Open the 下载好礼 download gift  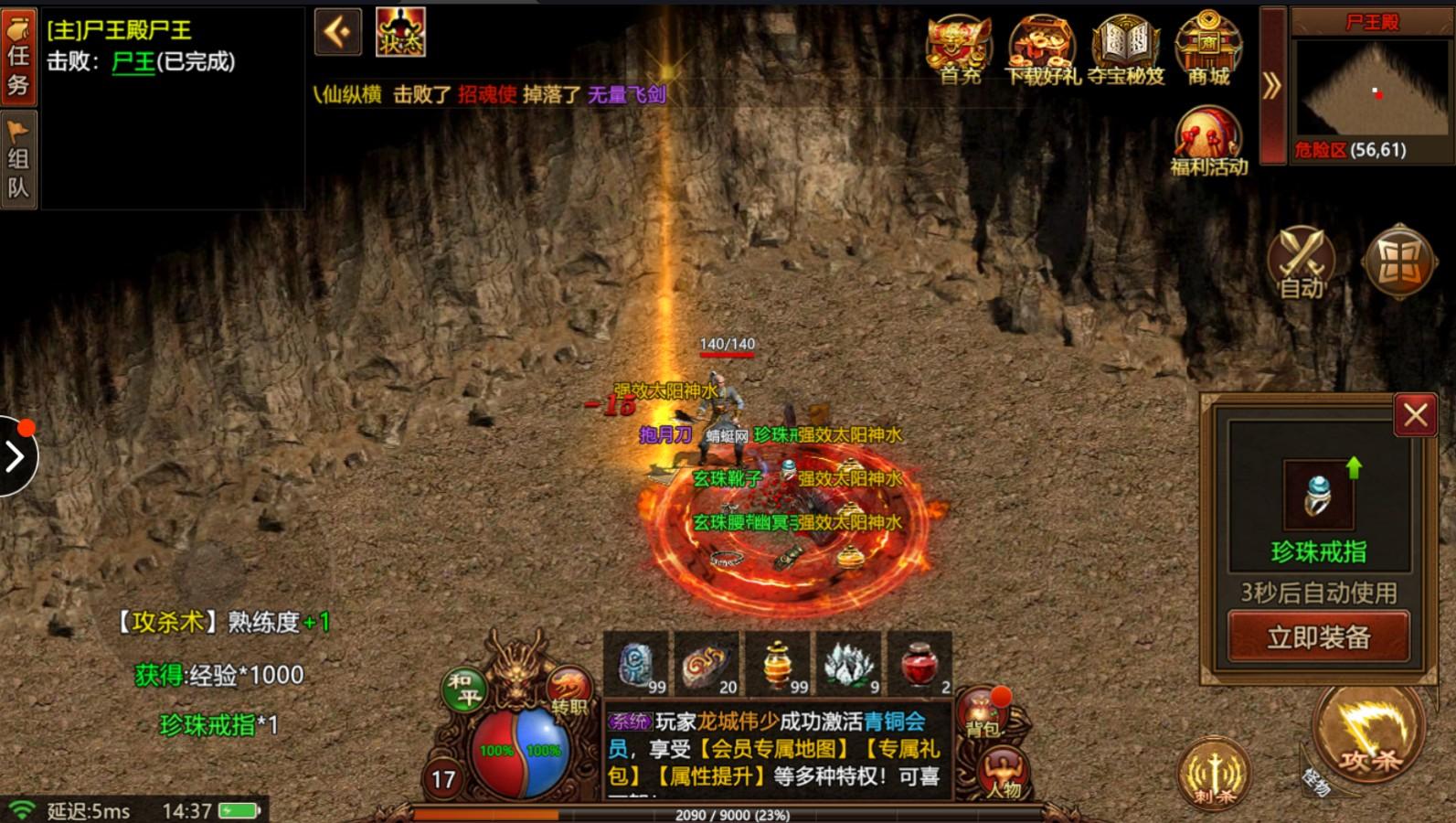click(1042, 49)
